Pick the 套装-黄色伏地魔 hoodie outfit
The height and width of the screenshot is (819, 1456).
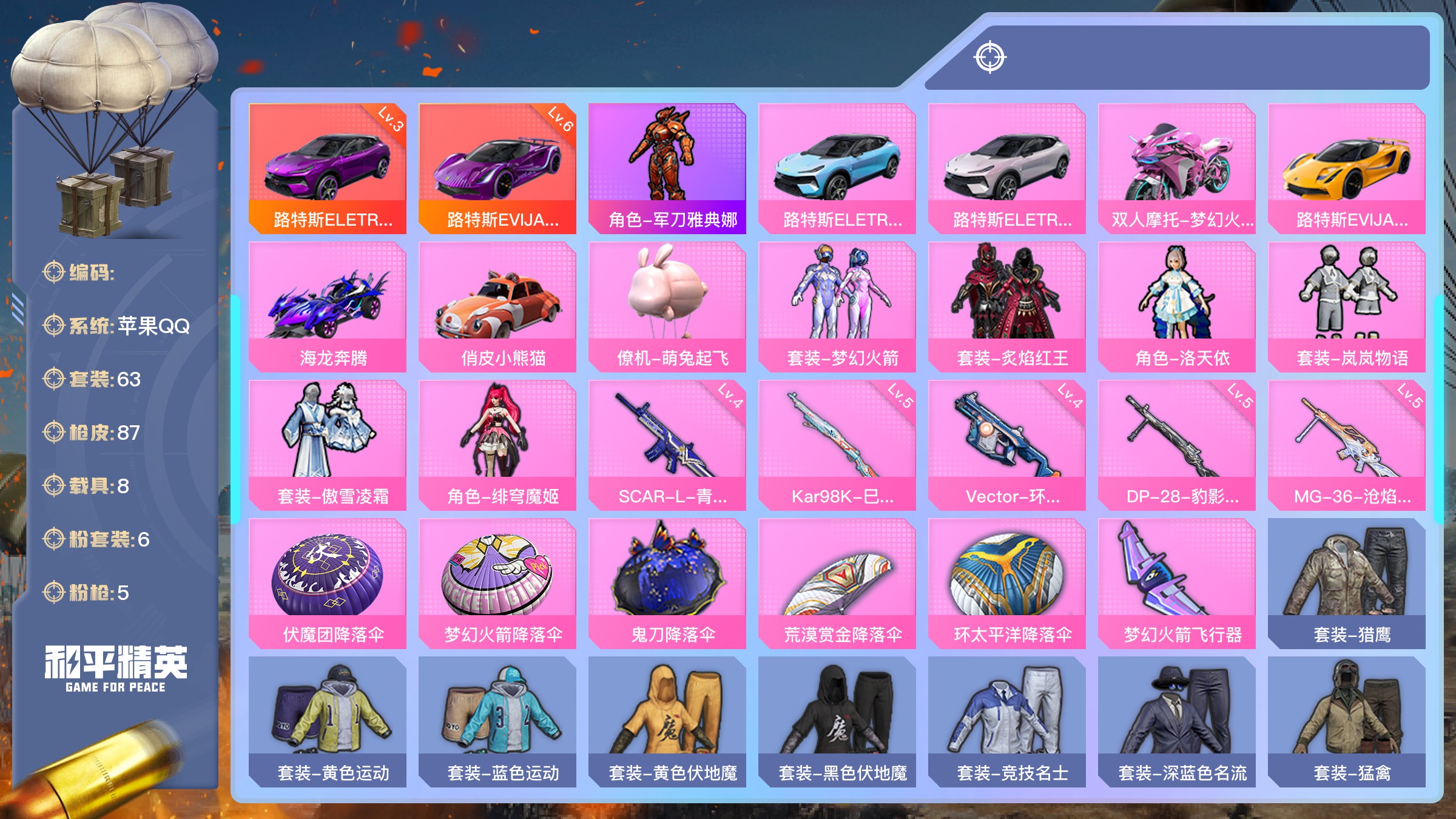tap(667, 721)
